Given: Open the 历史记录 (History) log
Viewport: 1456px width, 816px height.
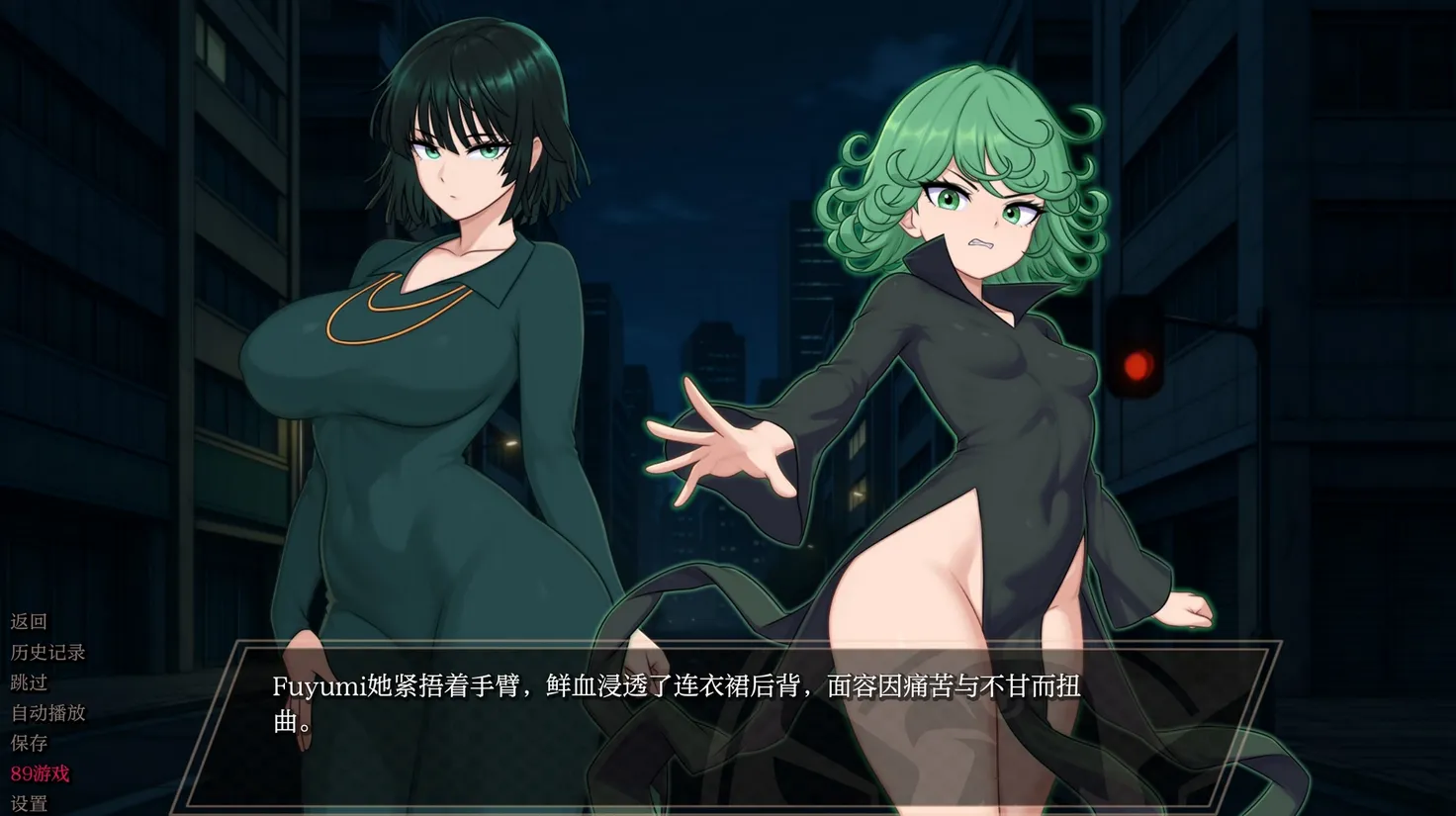Looking at the screenshot, I should coord(47,652).
